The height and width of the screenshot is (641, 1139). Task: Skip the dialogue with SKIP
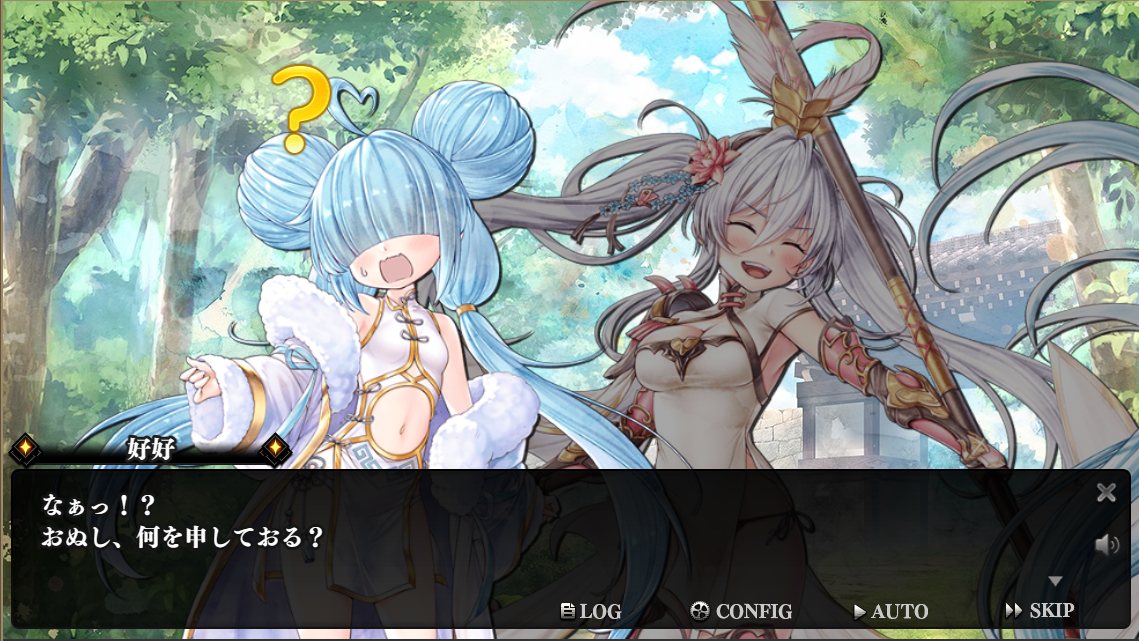1039,610
